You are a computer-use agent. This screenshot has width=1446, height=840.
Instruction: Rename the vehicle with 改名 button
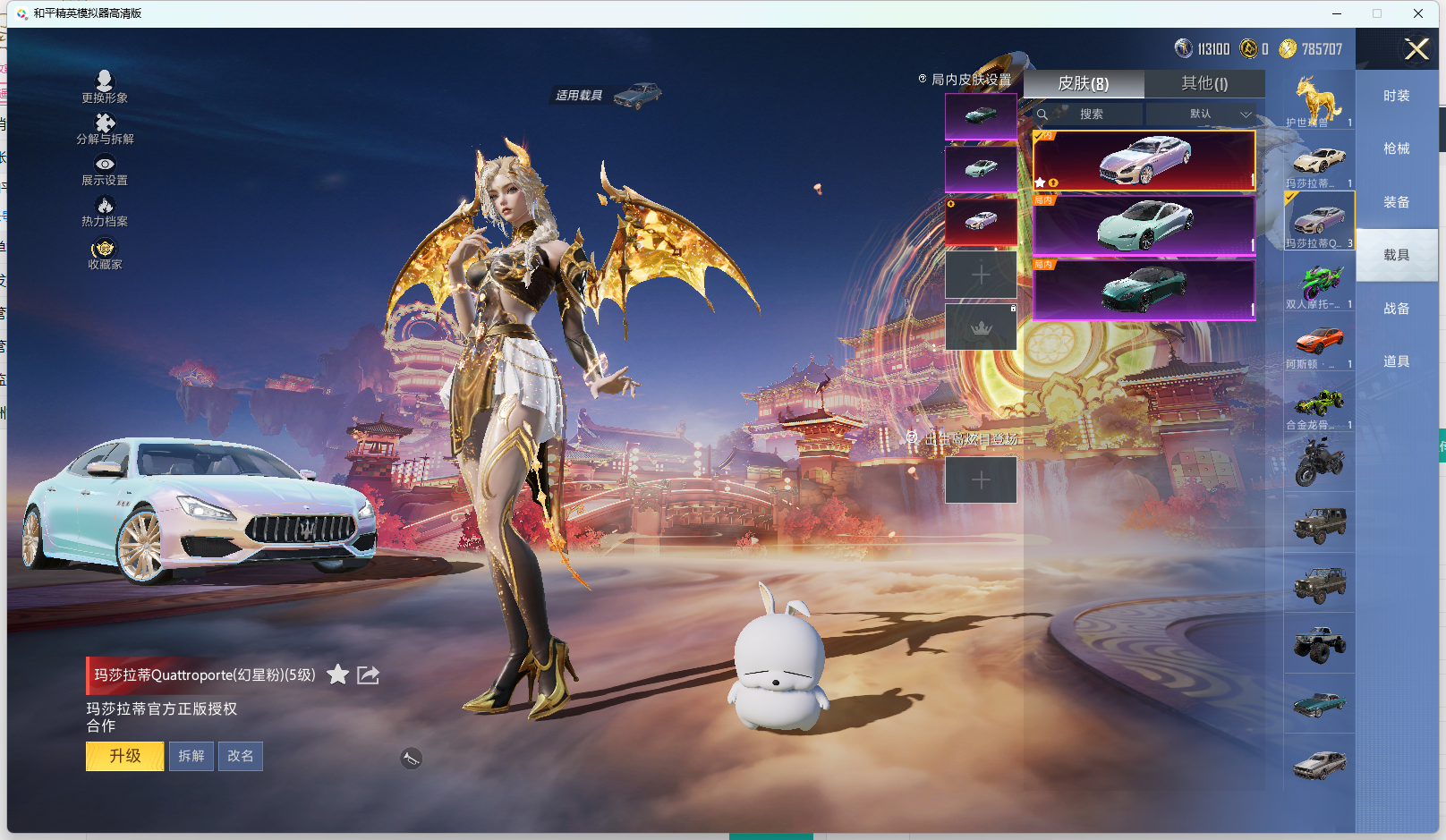tap(240, 756)
